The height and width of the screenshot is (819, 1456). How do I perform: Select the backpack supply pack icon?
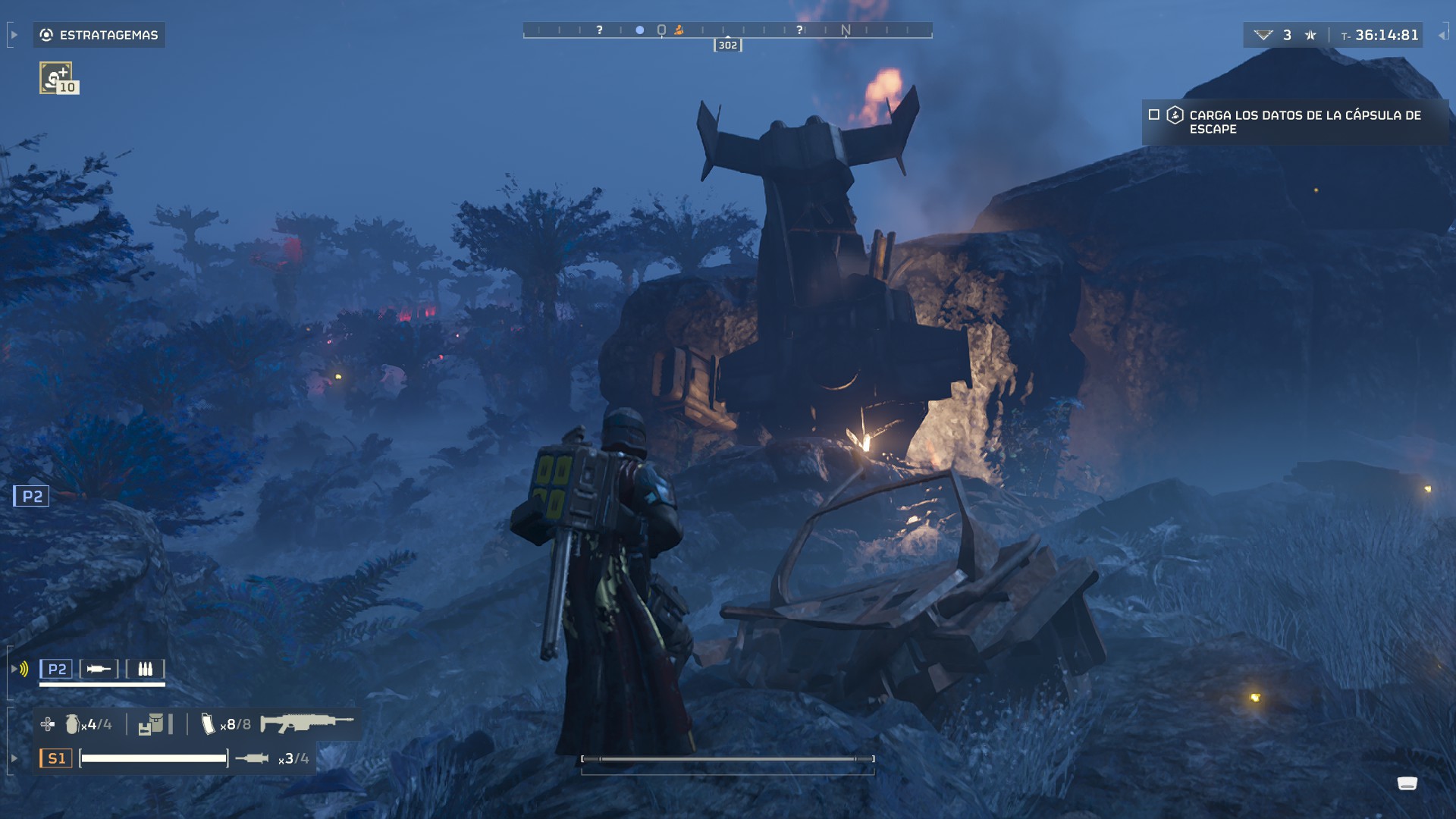click(x=151, y=724)
